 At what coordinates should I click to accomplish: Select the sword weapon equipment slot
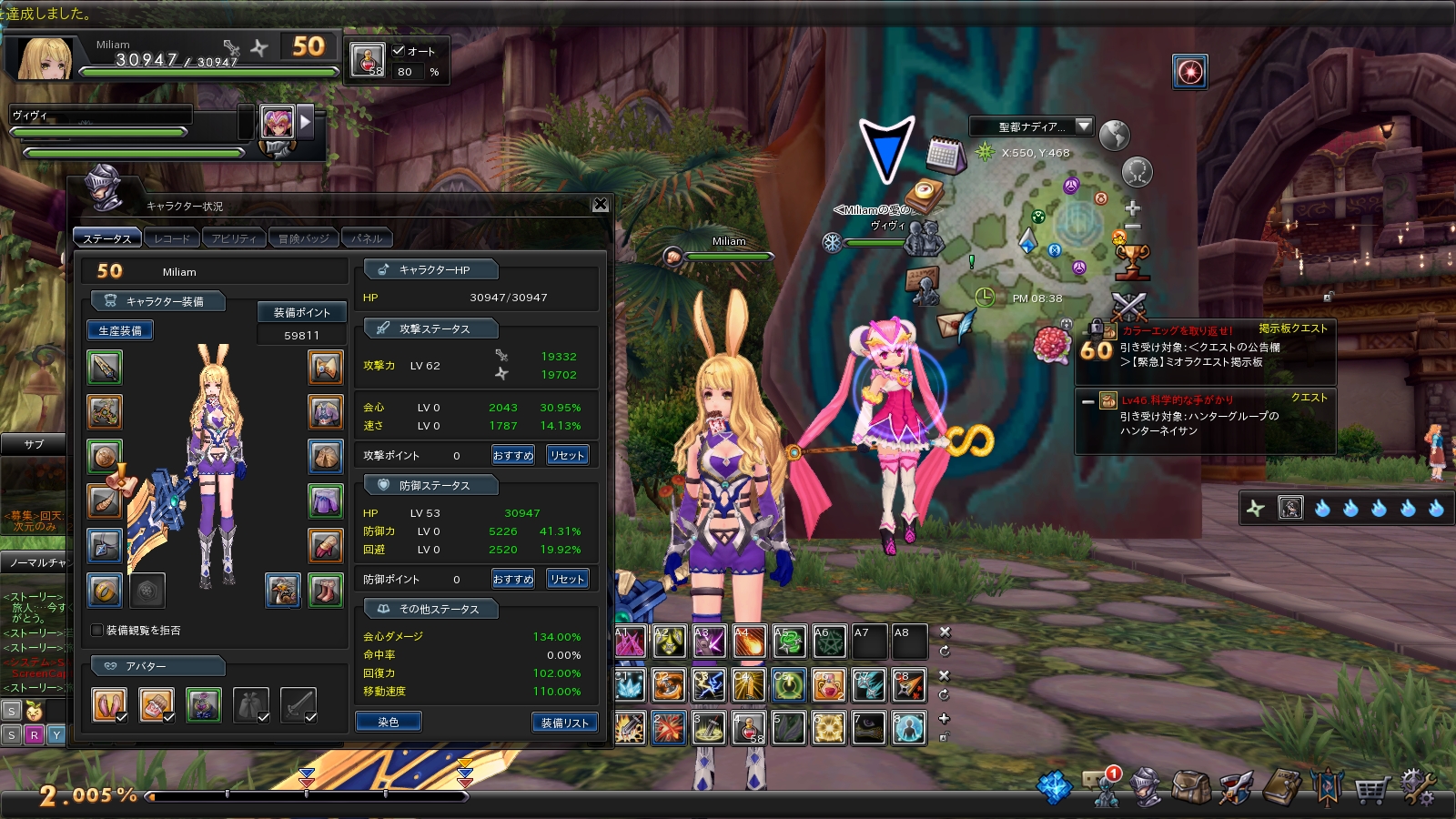pos(105,368)
